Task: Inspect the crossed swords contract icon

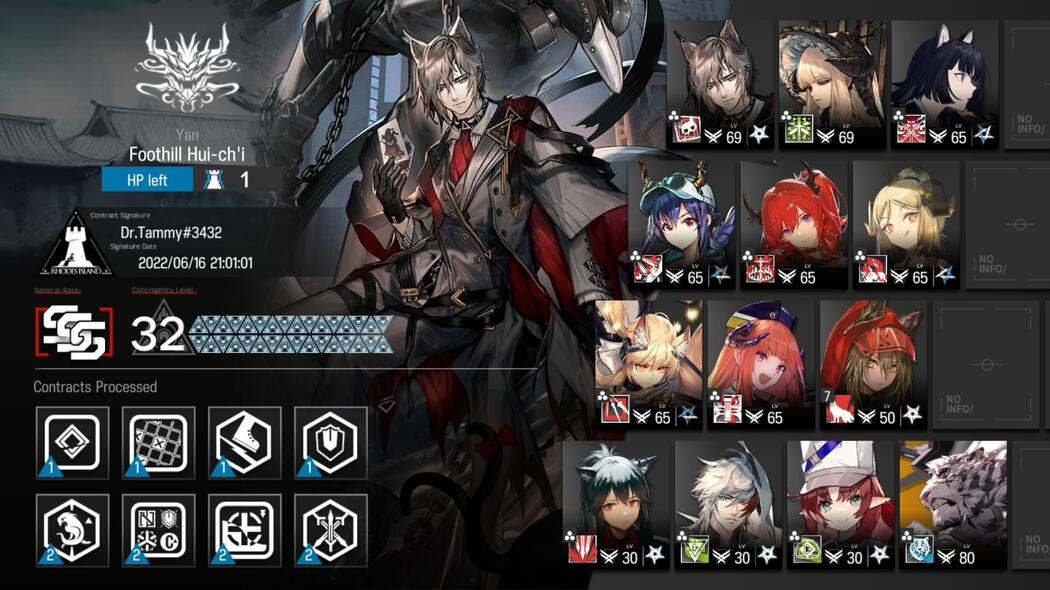Action: 330,529
